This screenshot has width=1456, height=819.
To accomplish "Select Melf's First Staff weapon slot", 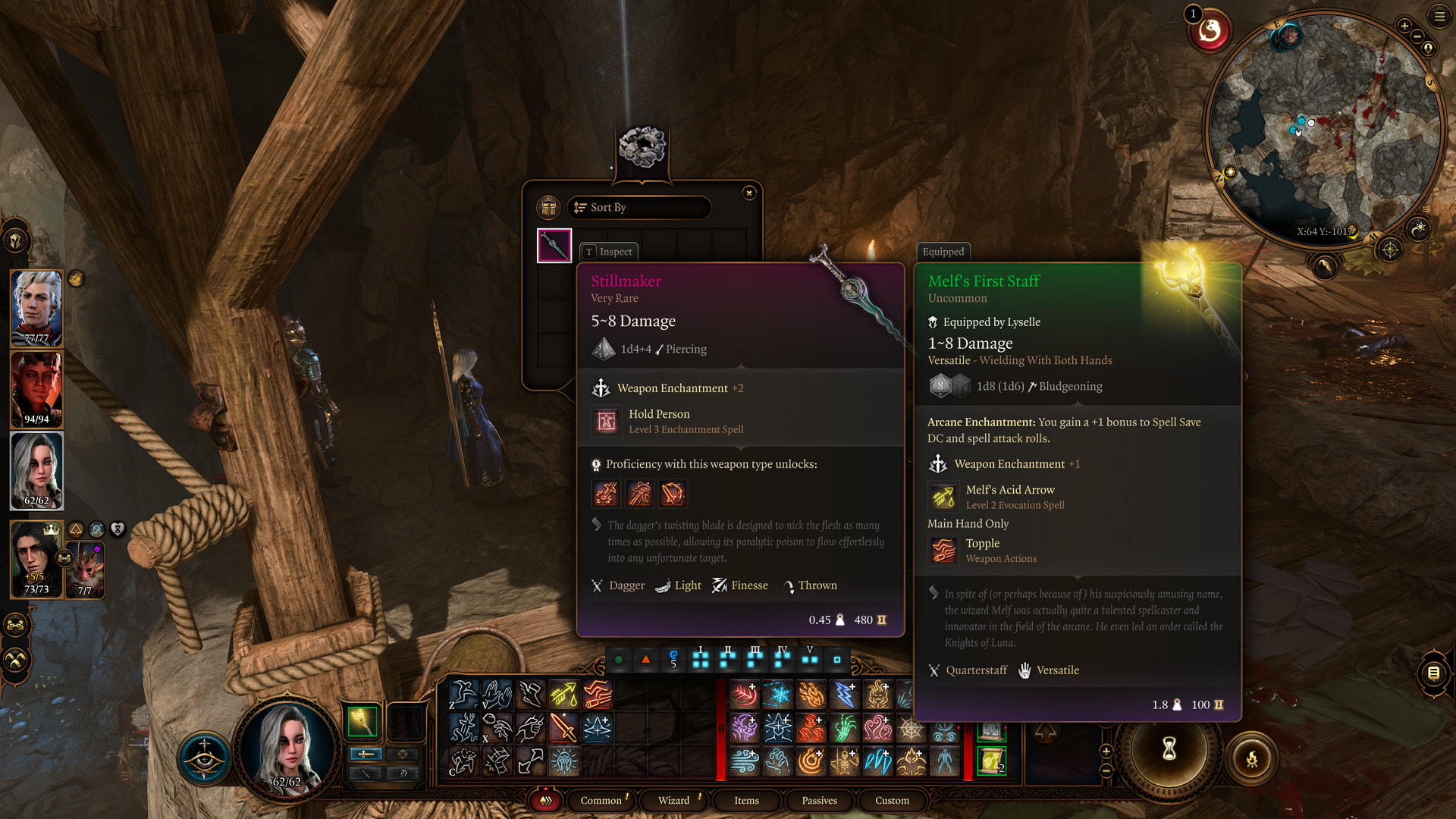I will [x=362, y=721].
